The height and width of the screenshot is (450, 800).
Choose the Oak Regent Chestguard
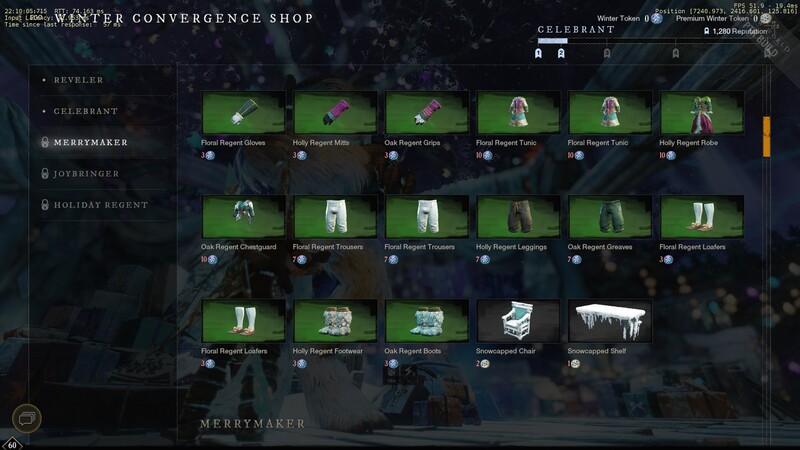pyautogui.click(x=244, y=217)
